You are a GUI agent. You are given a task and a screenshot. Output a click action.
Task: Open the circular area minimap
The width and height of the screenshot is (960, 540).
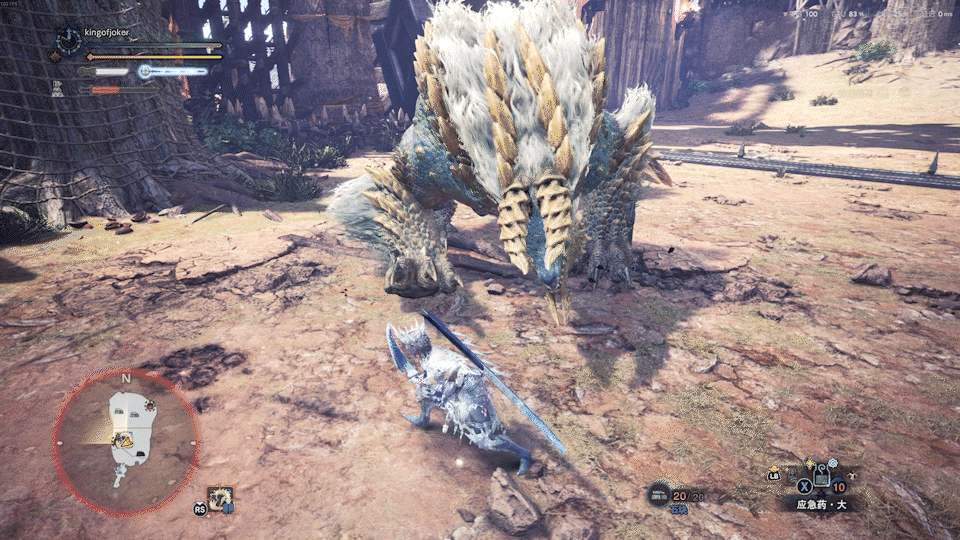click(x=126, y=441)
